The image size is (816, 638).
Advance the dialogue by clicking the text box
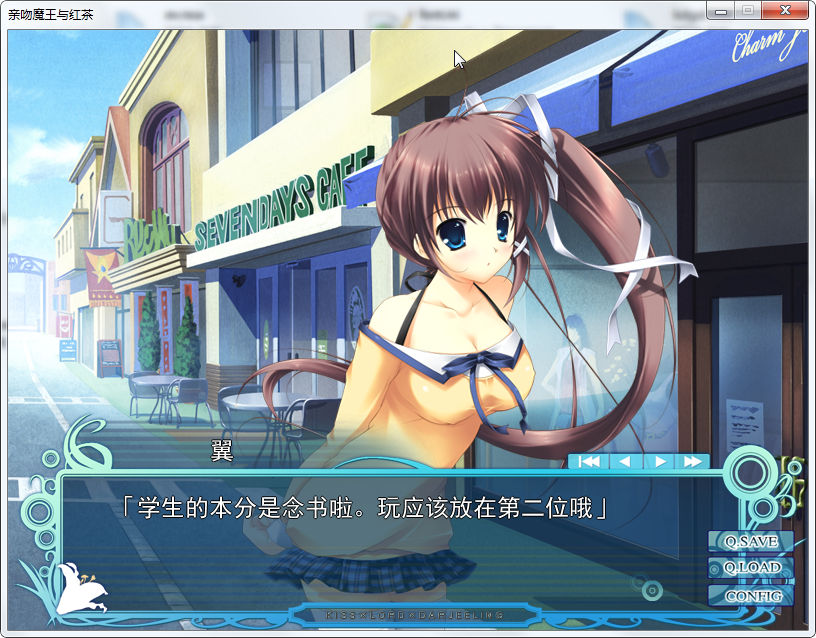click(380, 540)
